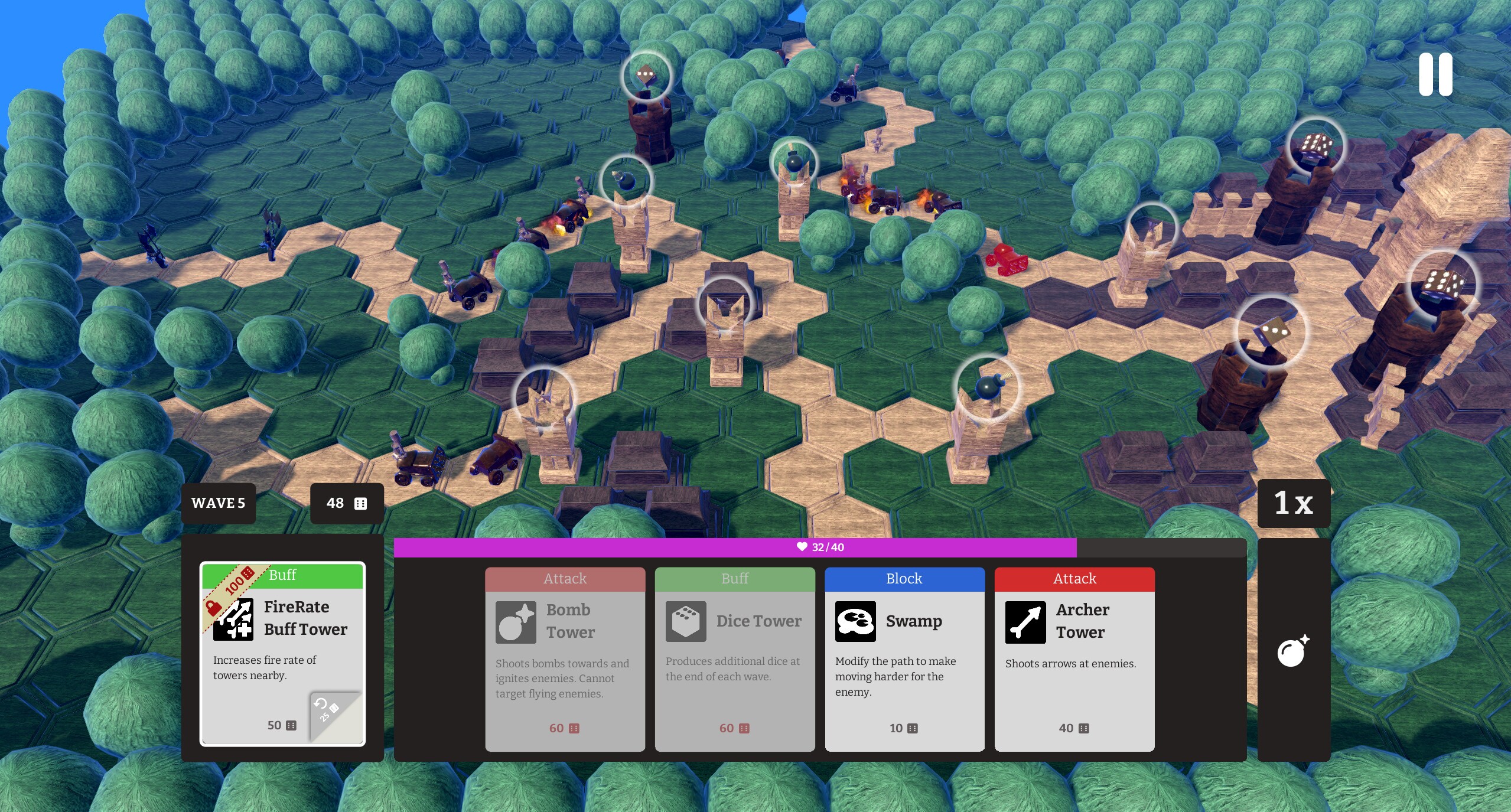The height and width of the screenshot is (812, 1511).
Task: Click the WAVE 5 label
Action: 218,503
